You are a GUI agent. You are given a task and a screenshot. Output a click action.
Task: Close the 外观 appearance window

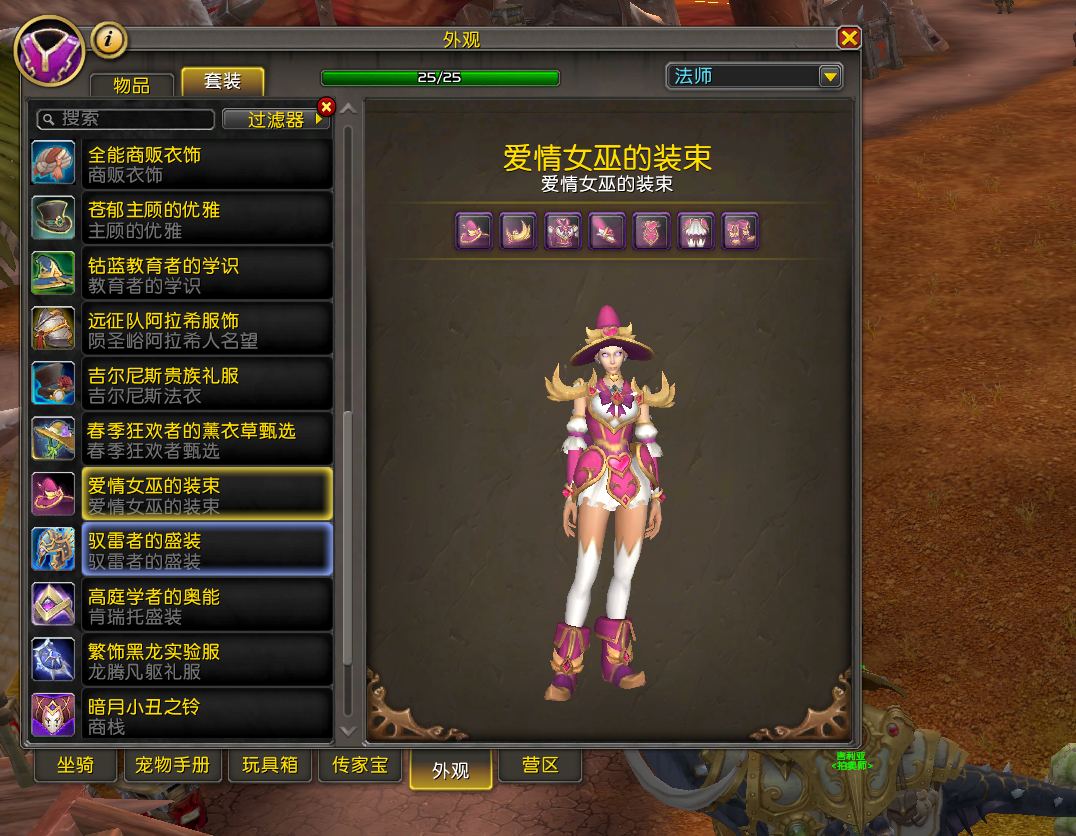[x=849, y=39]
